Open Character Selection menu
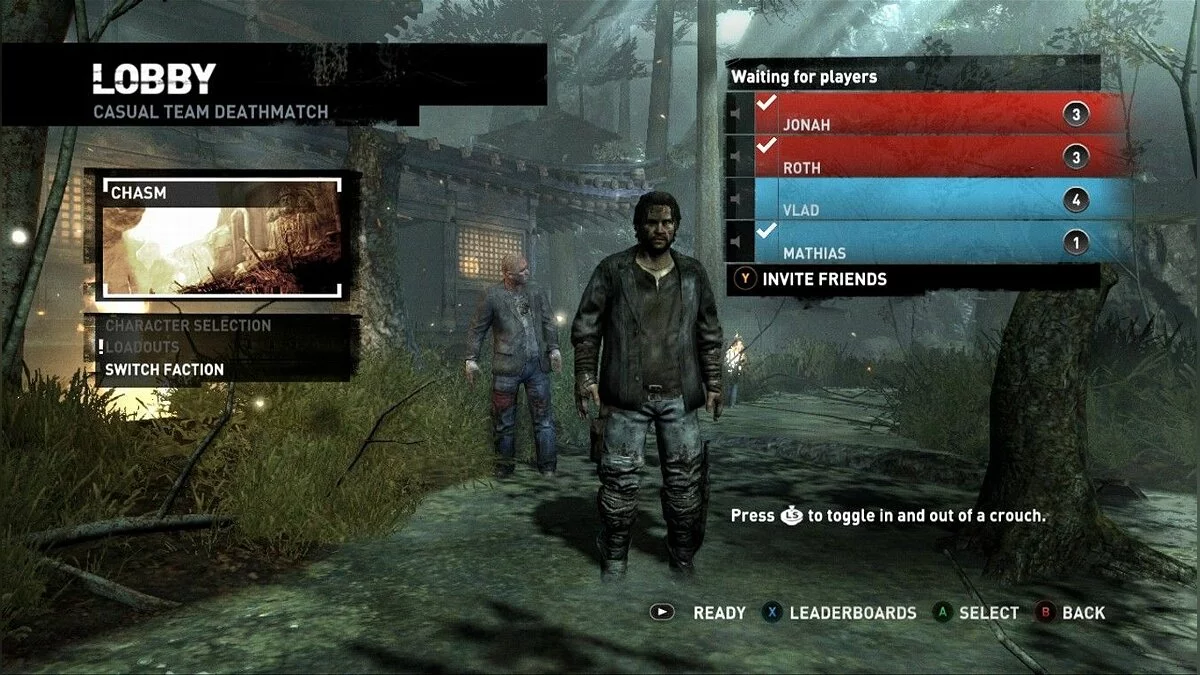 [x=188, y=326]
